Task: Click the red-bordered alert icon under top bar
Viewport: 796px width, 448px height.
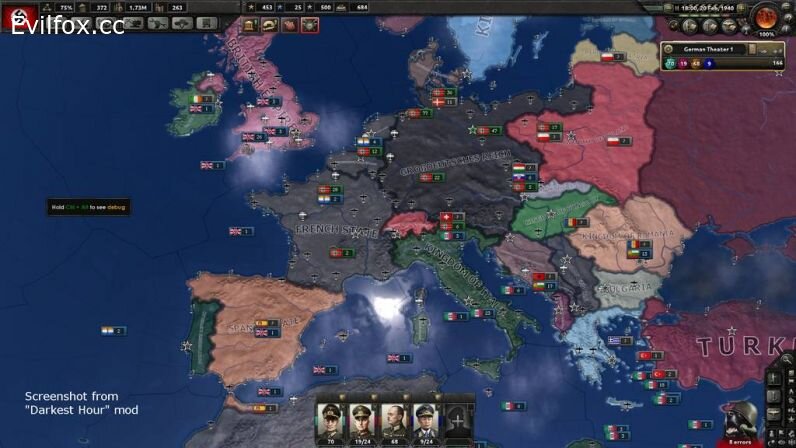Action: (x=310, y=25)
